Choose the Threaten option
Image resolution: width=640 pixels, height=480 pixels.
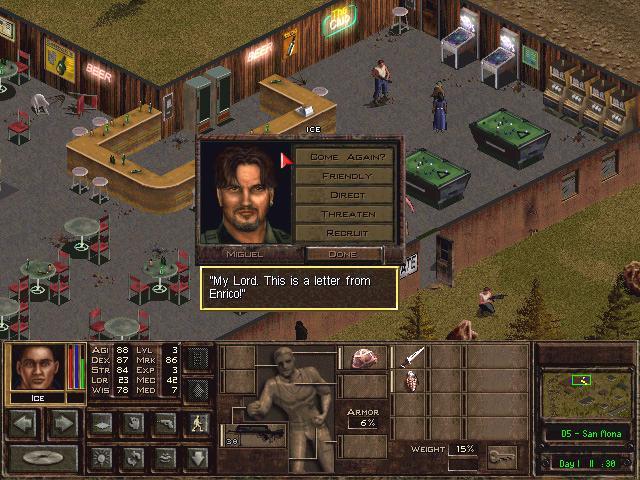tap(347, 214)
